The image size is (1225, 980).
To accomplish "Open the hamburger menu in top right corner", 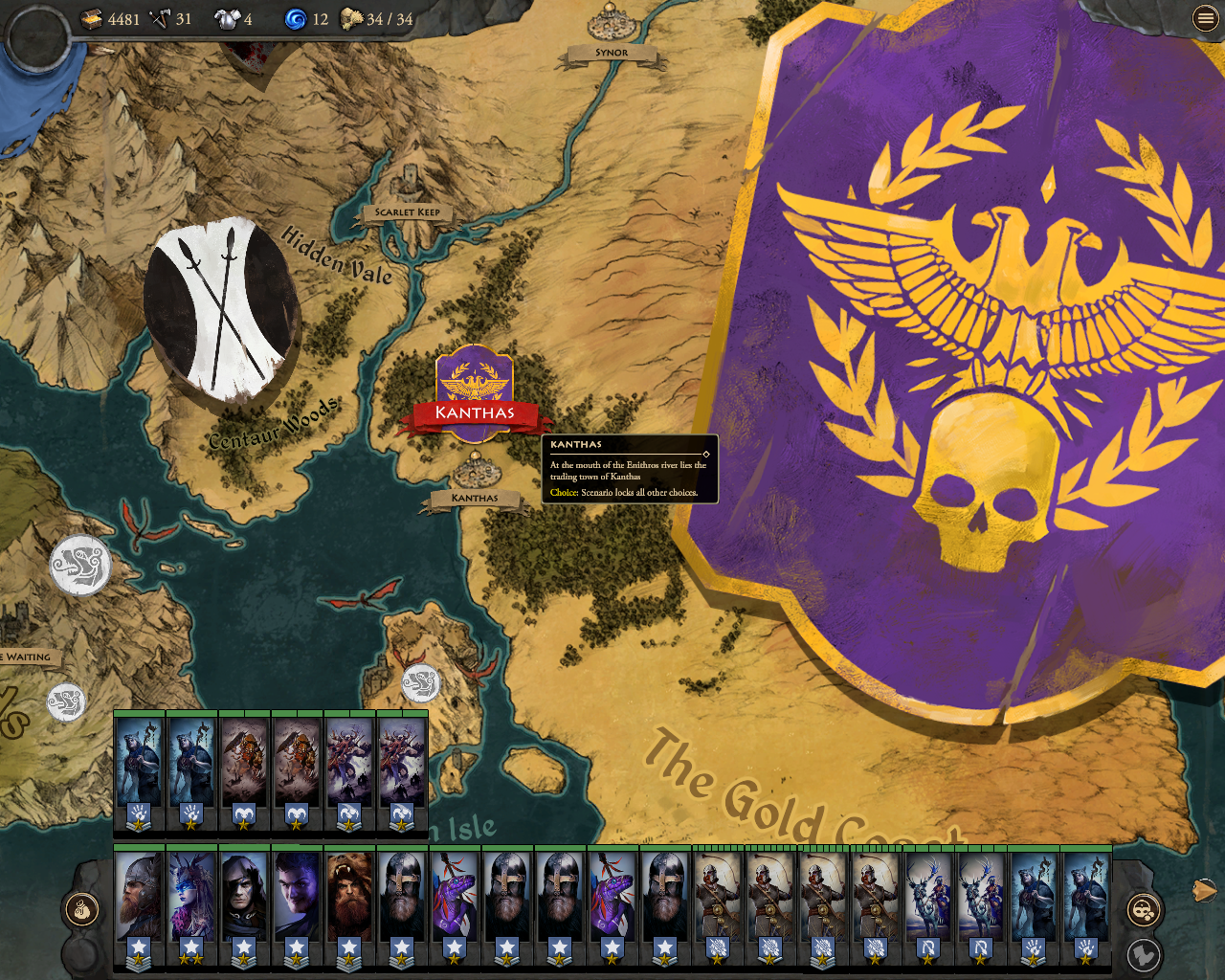I will (x=1205, y=16).
